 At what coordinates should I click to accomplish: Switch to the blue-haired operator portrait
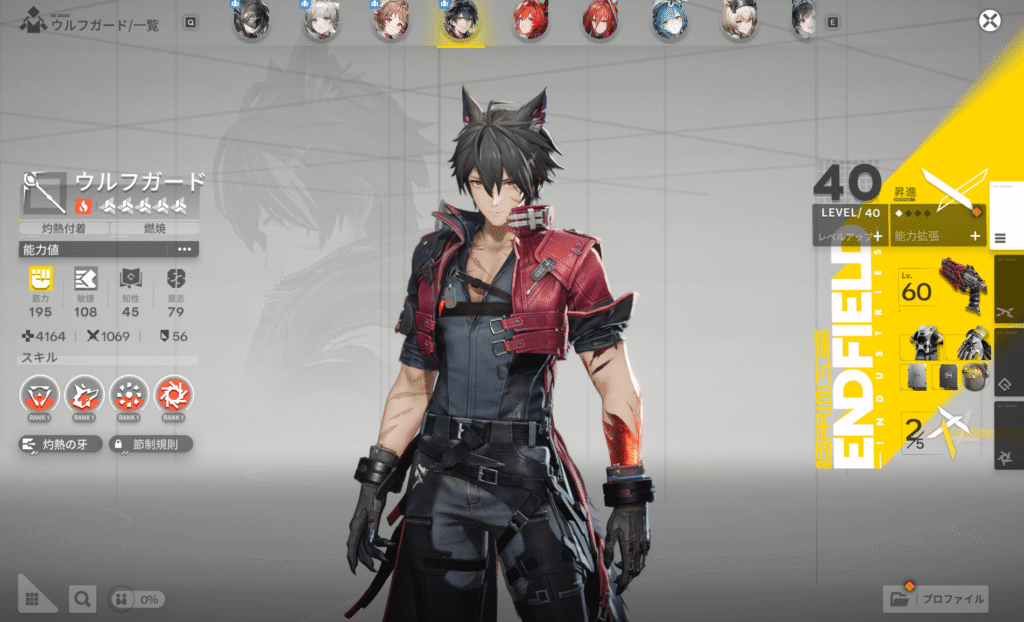pos(668,20)
